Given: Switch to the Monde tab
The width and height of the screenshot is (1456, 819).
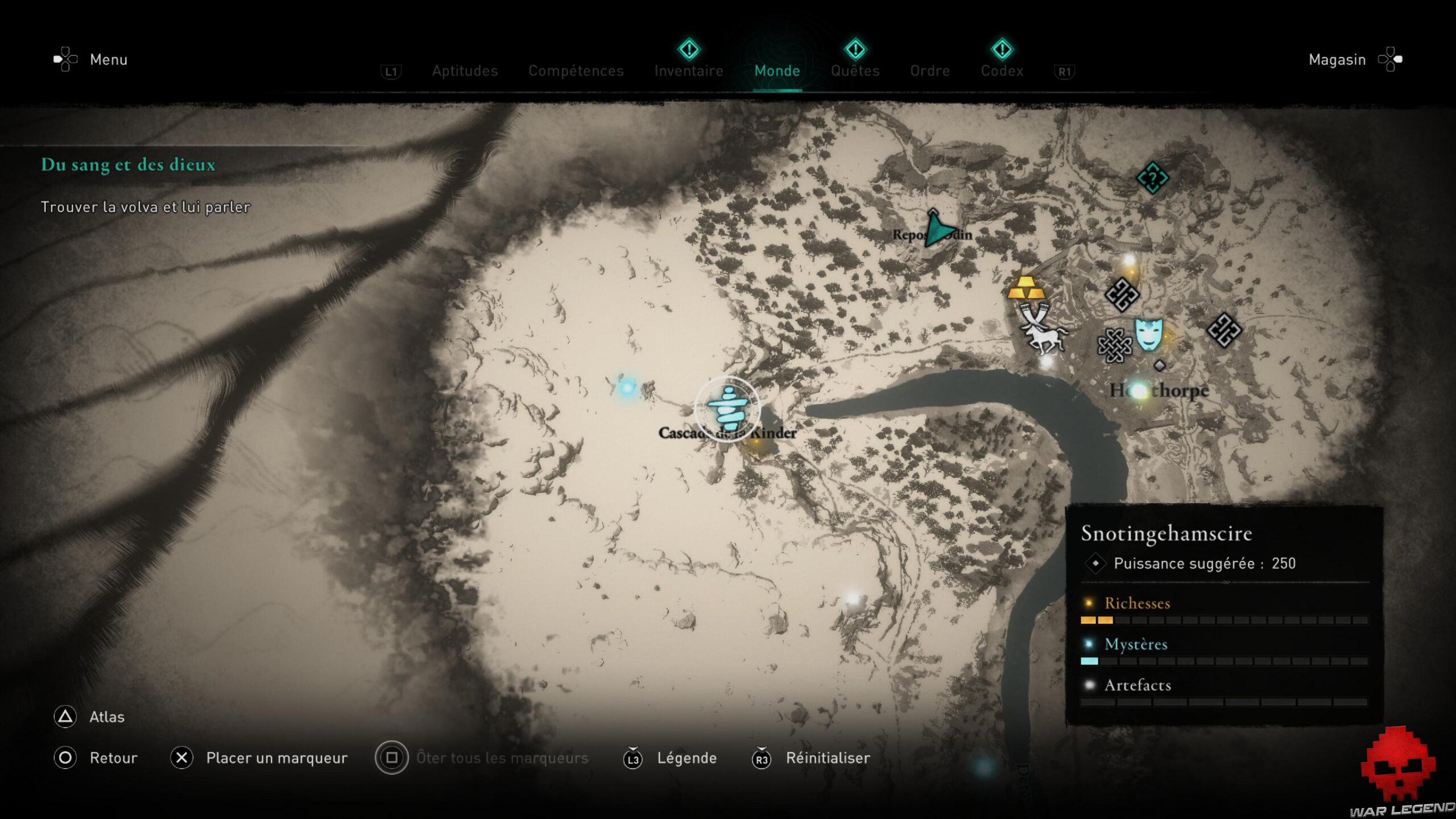Looking at the screenshot, I should pos(777,71).
